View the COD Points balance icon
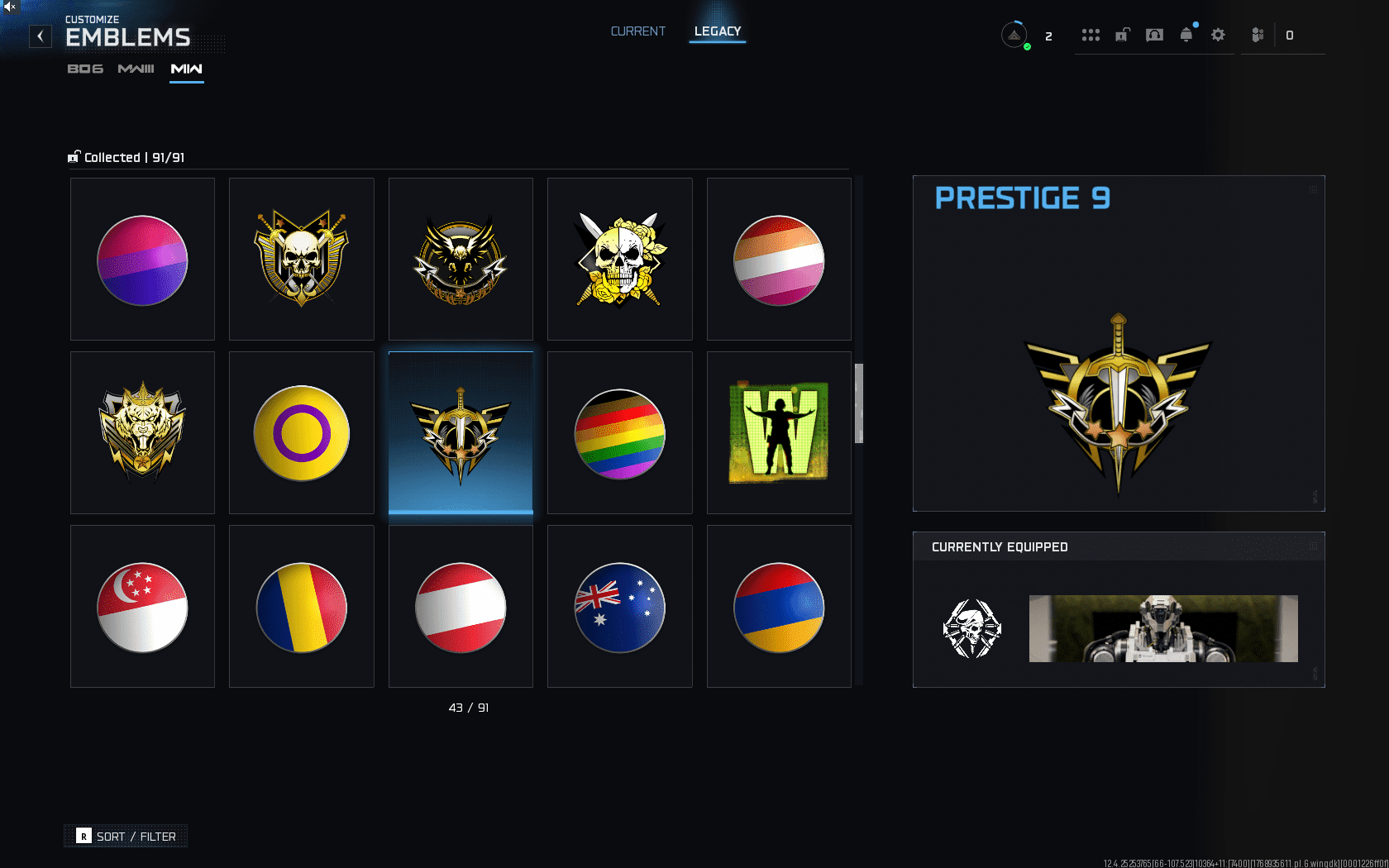The height and width of the screenshot is (868, 1389). click(1257, 35)
